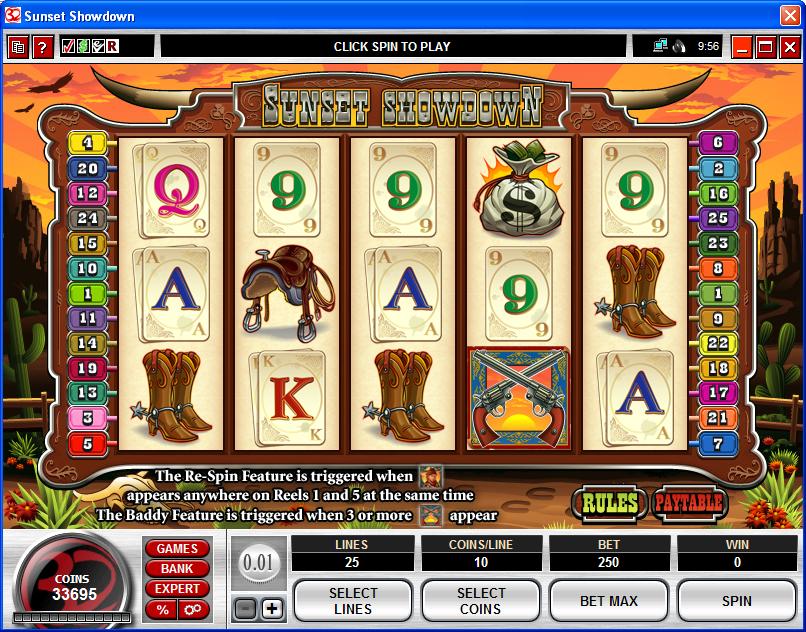The height and width of the screenshot is (632, 806).
Task: Open the GAMES menu
Action: point(177,549)
